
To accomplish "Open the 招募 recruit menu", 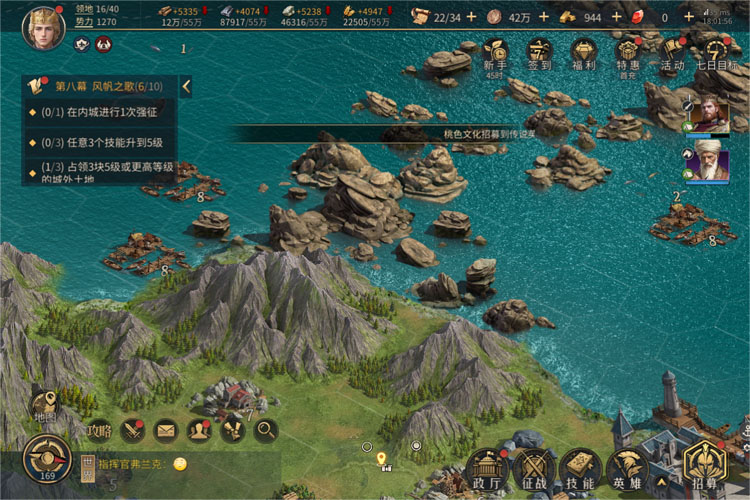I will tap(705, 465).
